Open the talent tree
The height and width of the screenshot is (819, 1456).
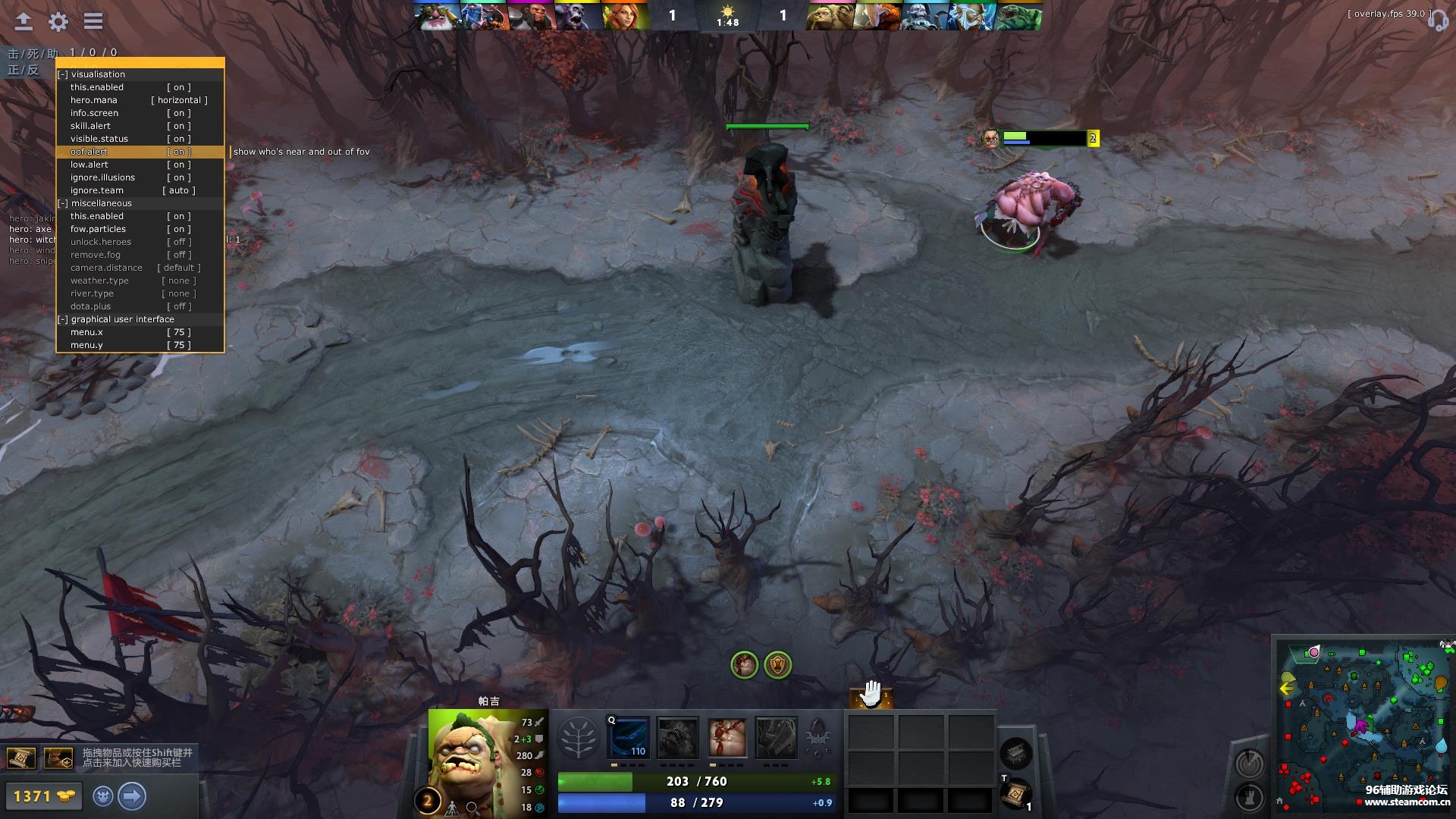coord(578,738)
